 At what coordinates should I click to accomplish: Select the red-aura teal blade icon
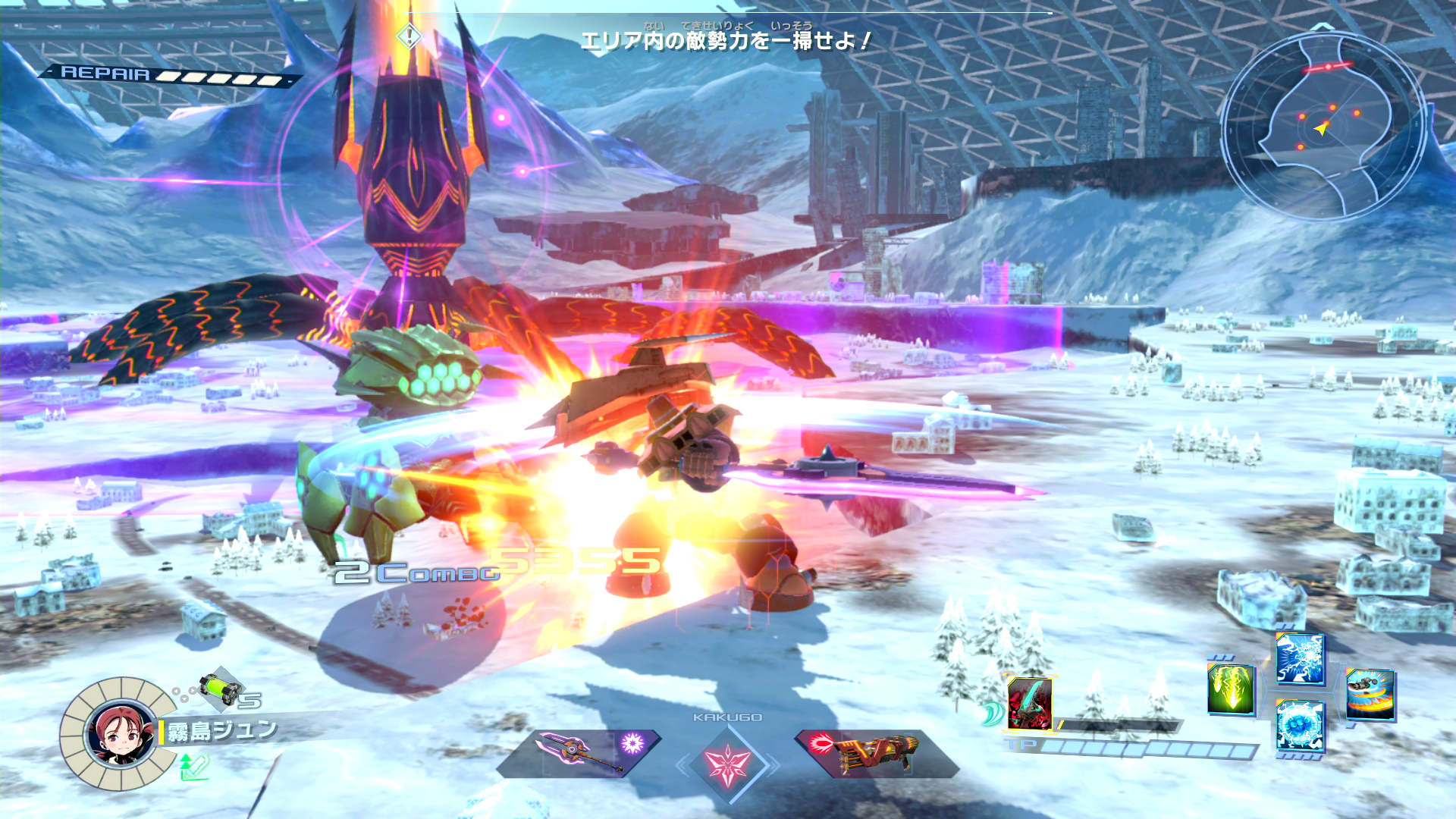(1029, 703)
